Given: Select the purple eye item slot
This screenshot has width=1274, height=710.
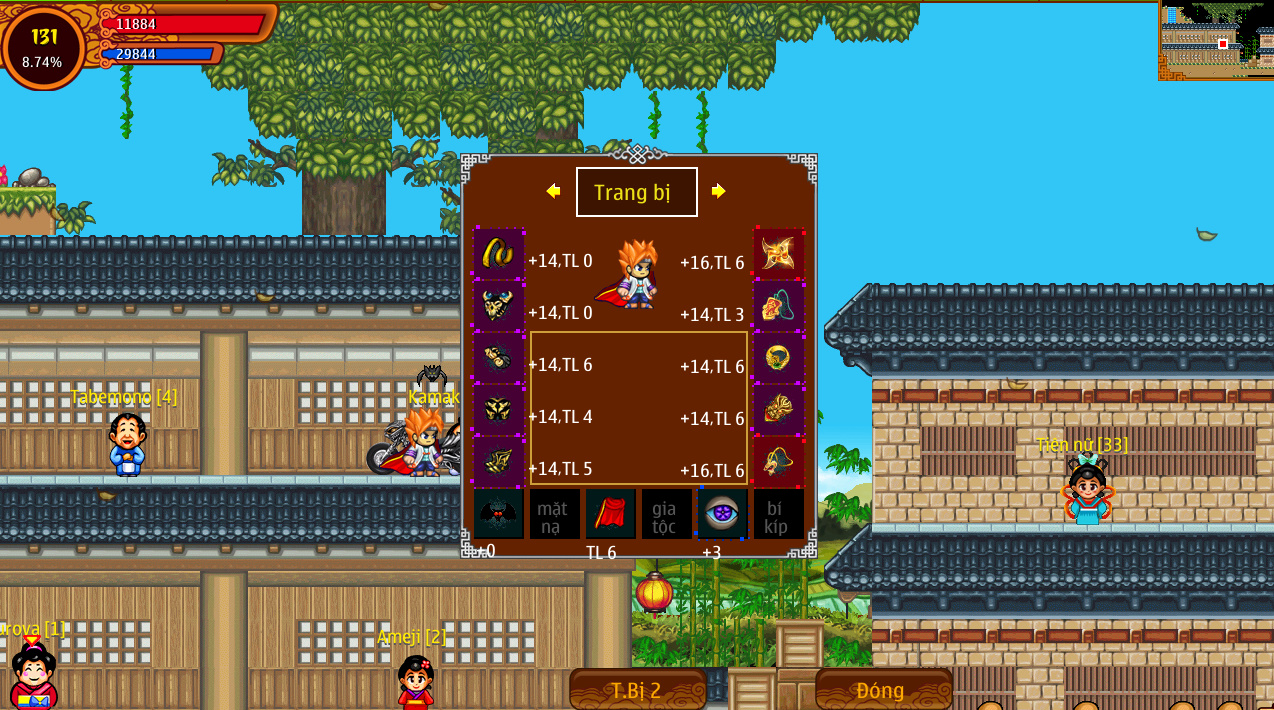Looking at the screenshot, I should [x=722, y=514].
